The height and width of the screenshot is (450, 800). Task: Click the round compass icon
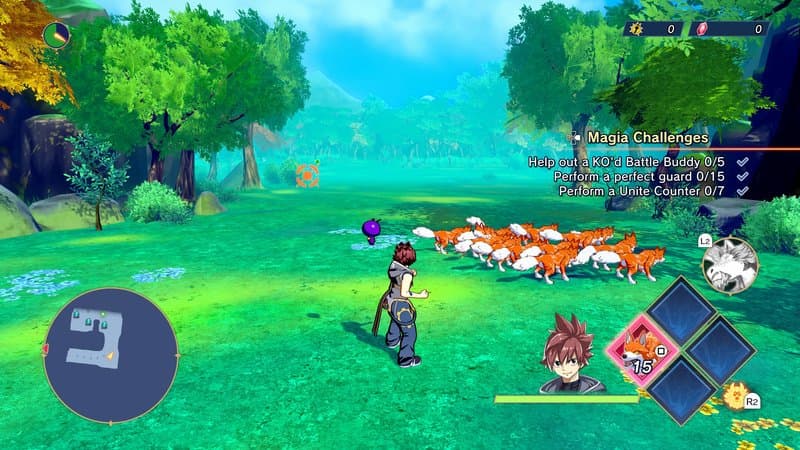point(57,36)
